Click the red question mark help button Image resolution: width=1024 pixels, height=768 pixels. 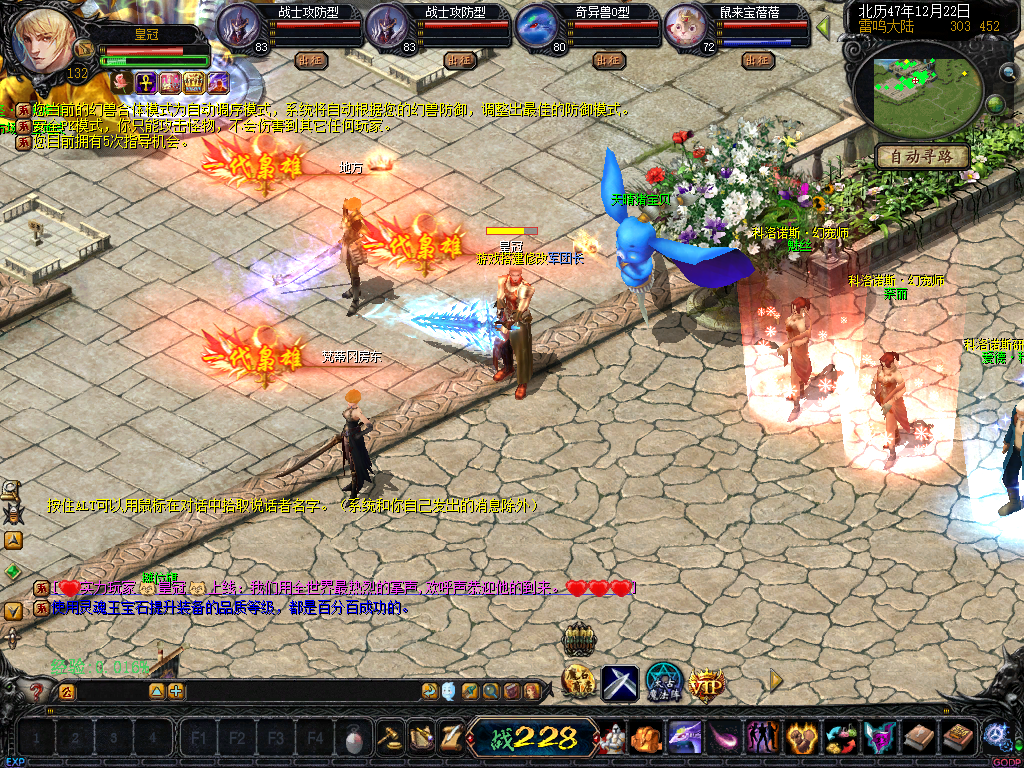37,691
